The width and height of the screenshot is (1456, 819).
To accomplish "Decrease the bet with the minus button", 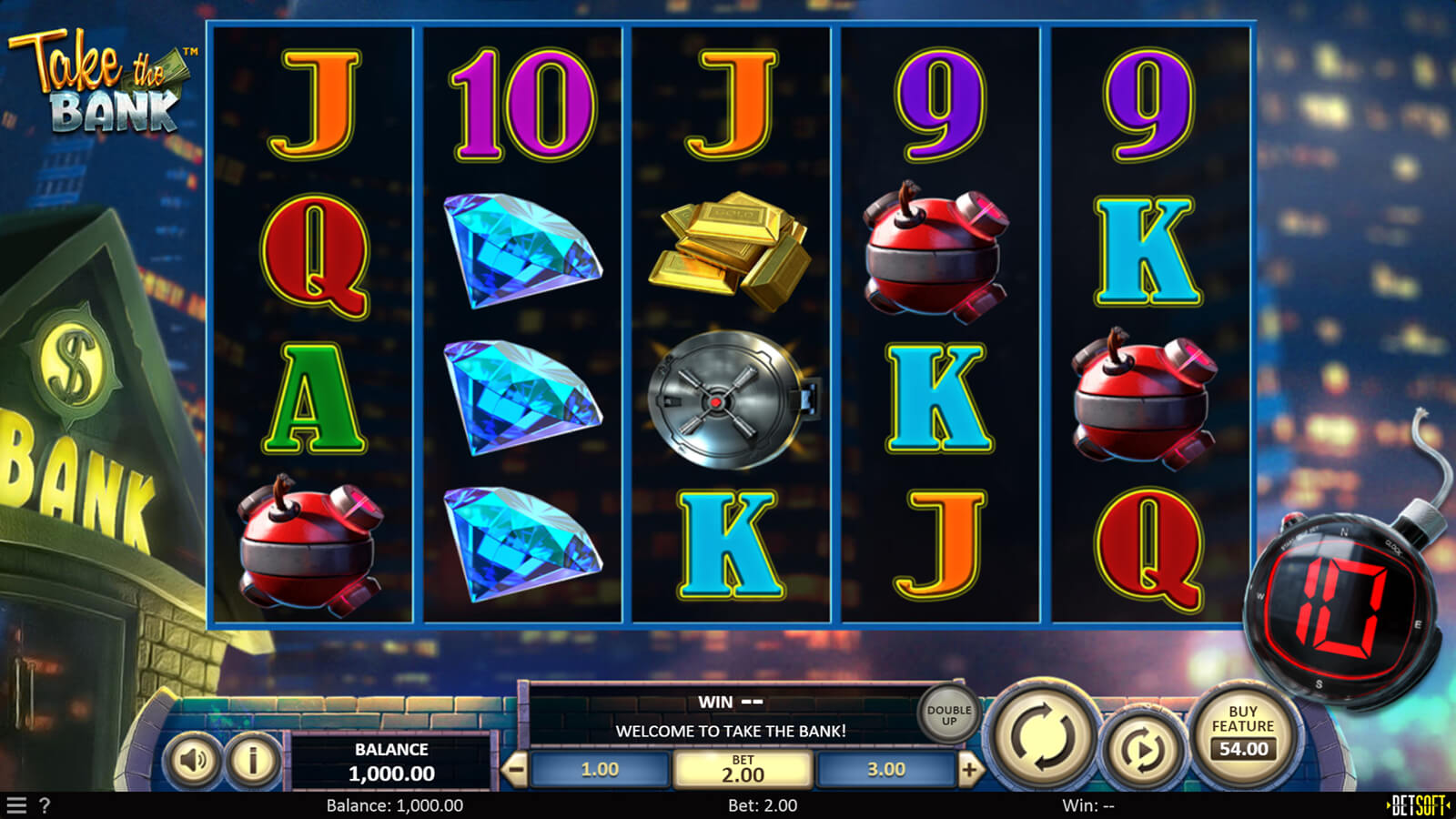I will click(x=515, y=771).
